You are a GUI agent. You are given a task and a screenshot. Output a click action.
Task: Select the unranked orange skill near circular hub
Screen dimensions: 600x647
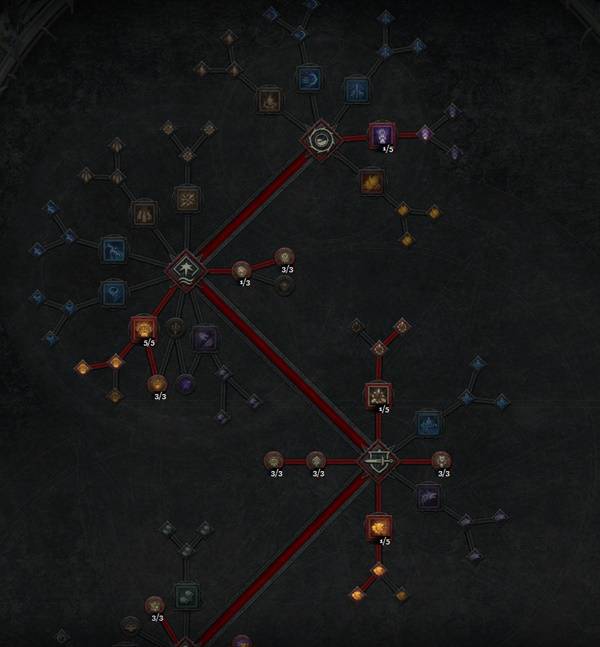click(x=371, y=181)
